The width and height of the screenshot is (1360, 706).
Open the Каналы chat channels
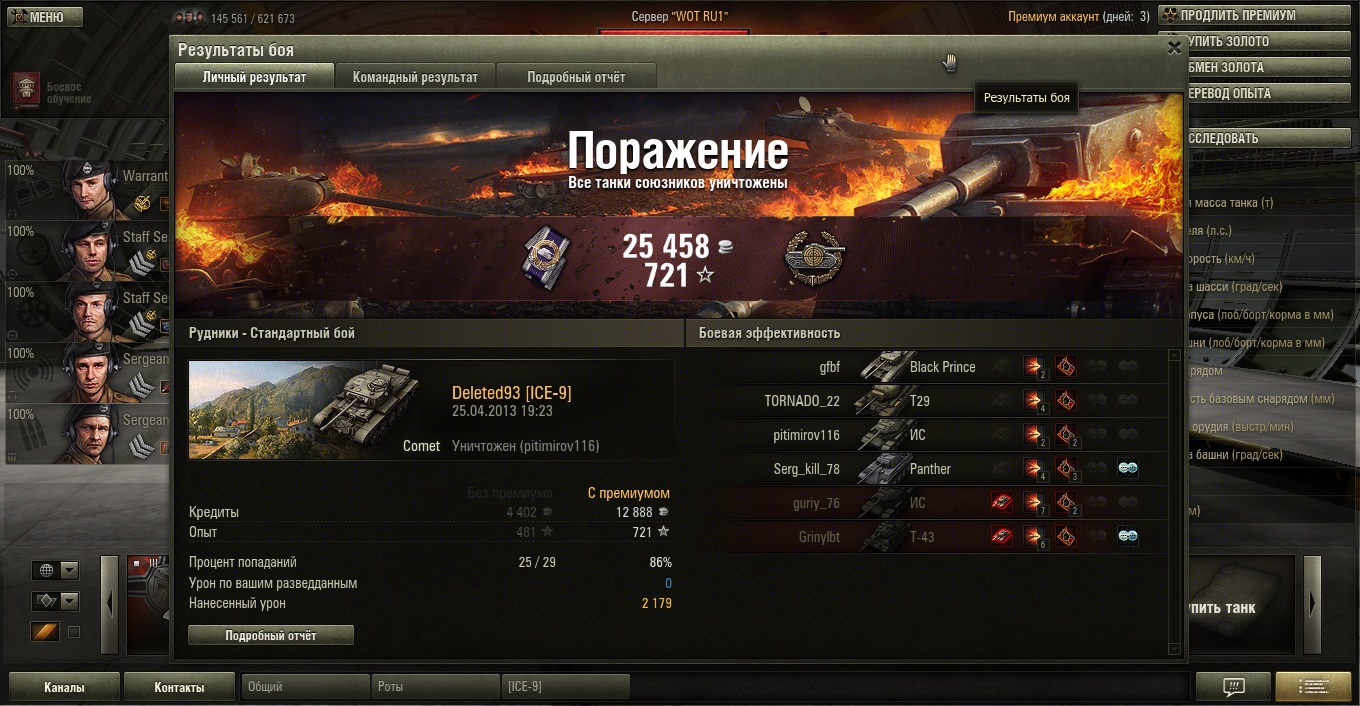pyautogui.click(x=64, y=687)
